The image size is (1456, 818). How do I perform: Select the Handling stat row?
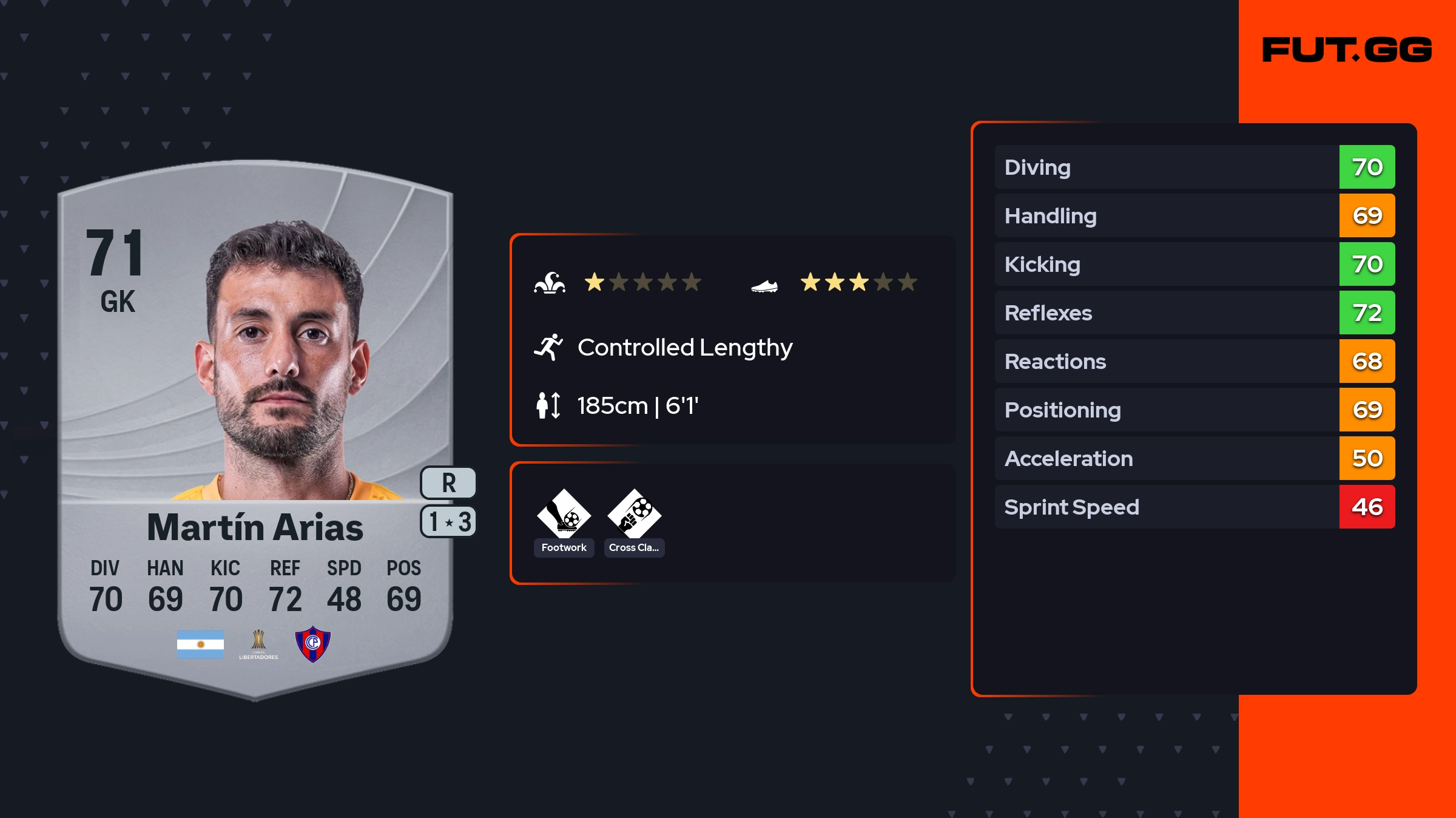pos(1194,216)
